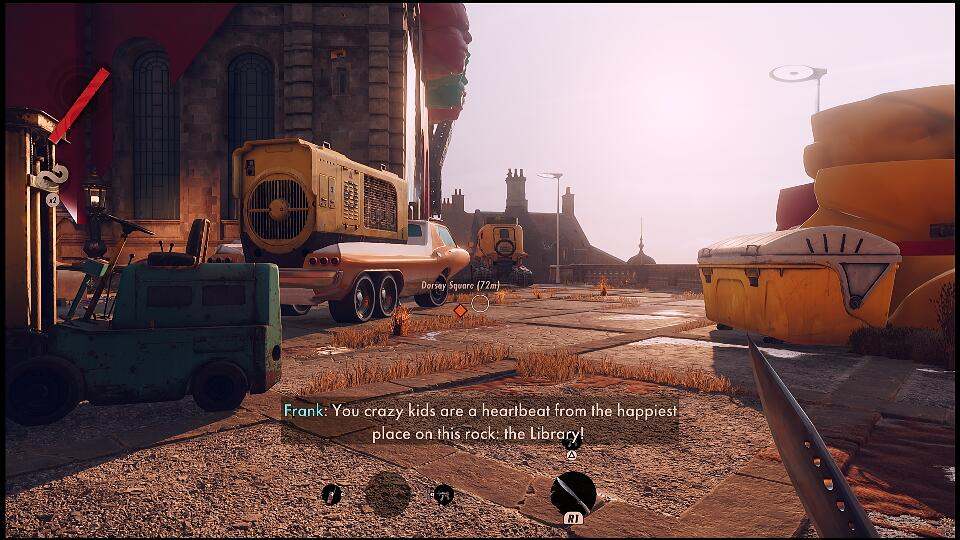Select the machete weapon icon
This screenshot has height=540, width=960.
coord(573,494)
